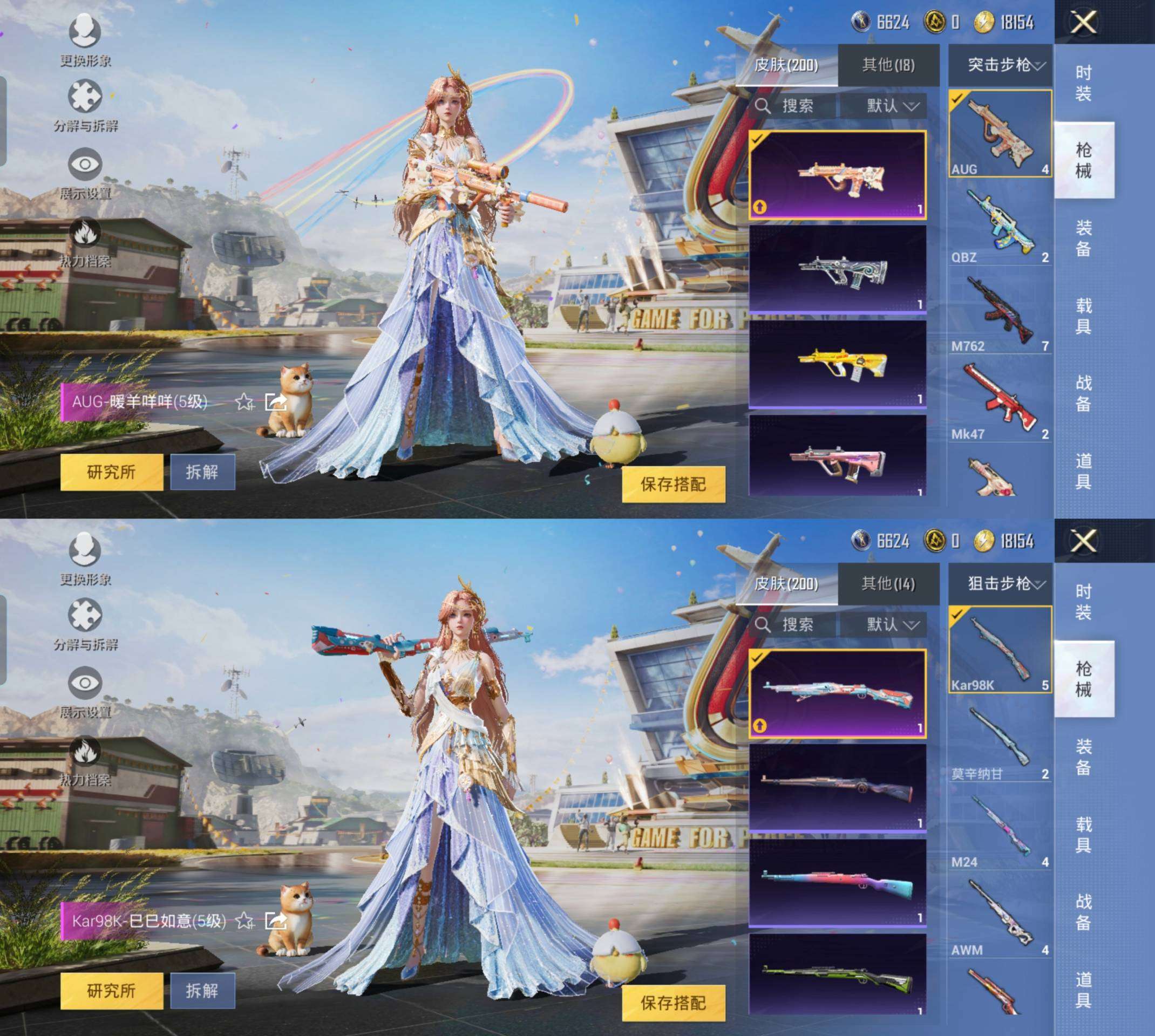This screenshot has width=1155, height=1036.
Task: Favorite the AUG-暖羊咩咩 skin with the star
Action: click(x=245, y=403)
